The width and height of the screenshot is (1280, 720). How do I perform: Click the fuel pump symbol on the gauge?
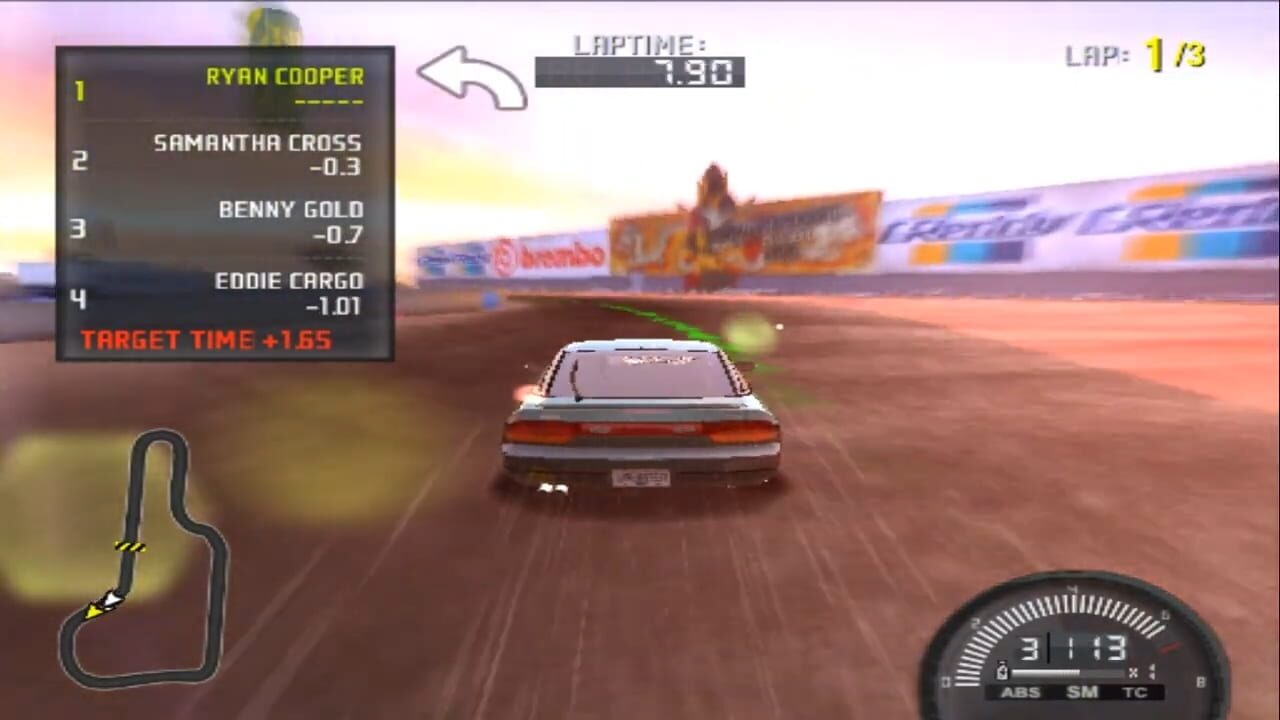pyautogui.click(x=1002, y=671)
